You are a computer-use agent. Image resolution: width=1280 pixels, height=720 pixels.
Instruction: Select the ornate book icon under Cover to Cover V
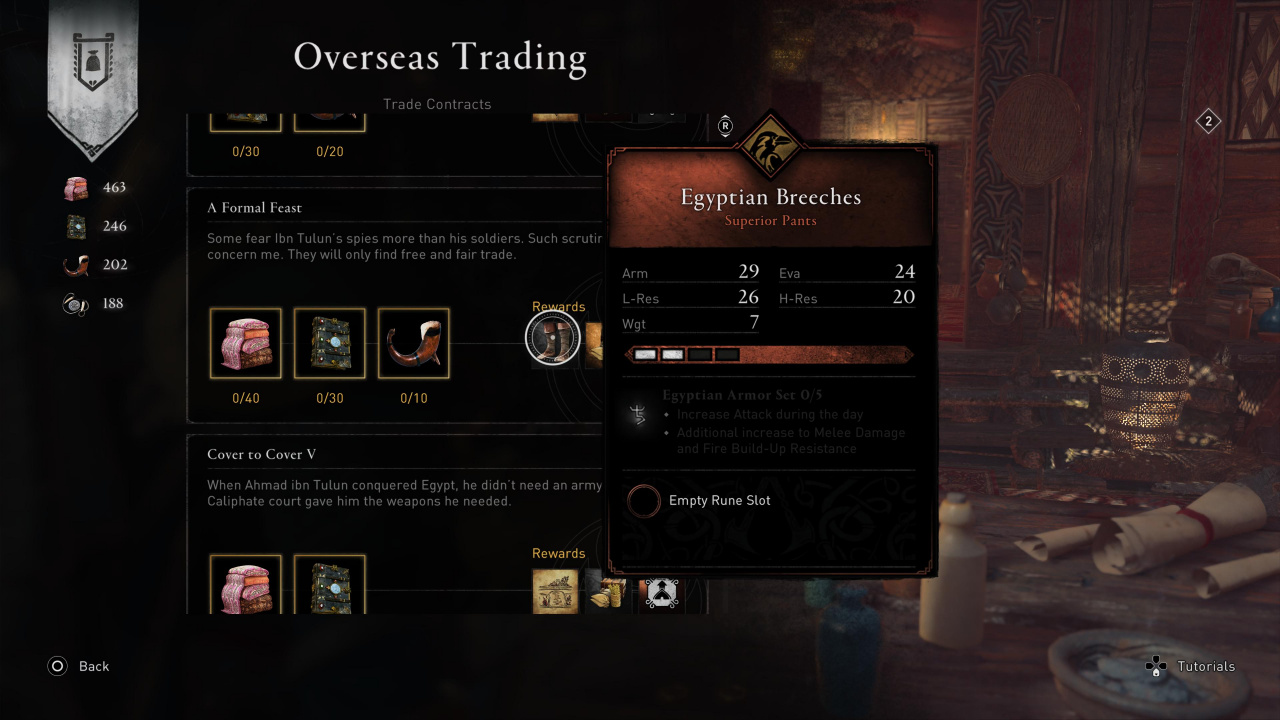330,586
